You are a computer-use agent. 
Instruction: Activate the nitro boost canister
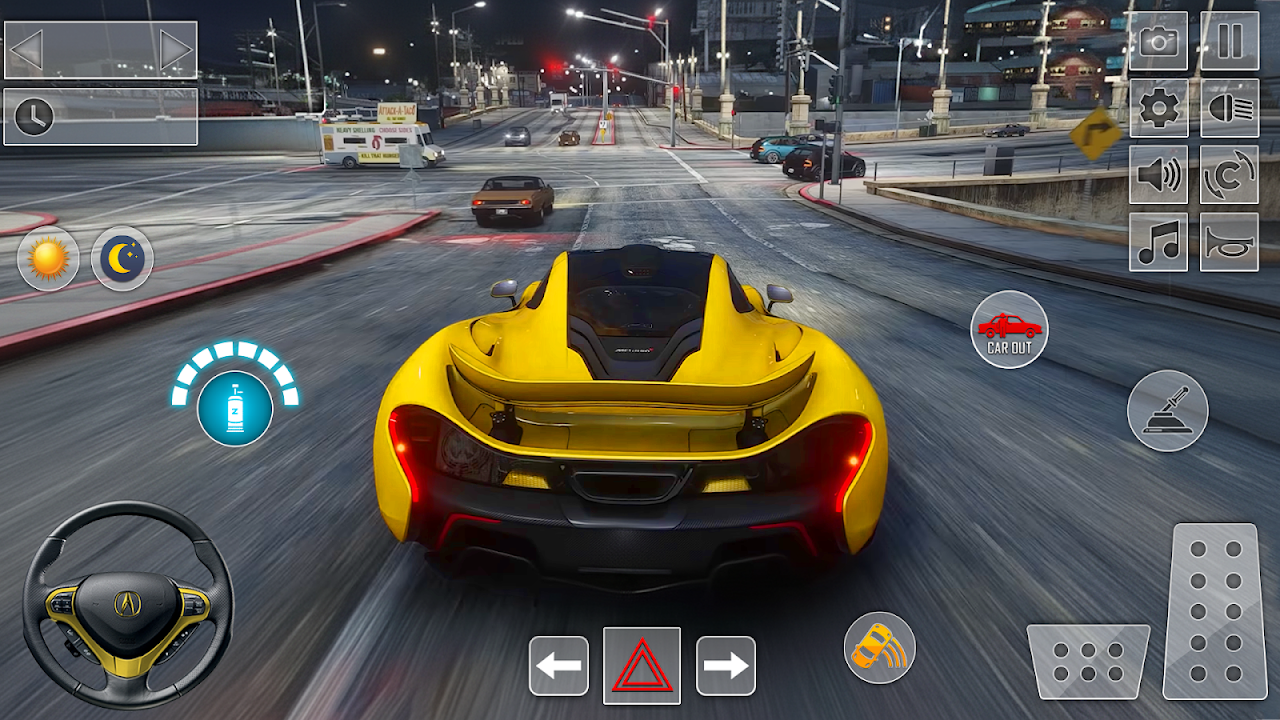coord(235,408)
